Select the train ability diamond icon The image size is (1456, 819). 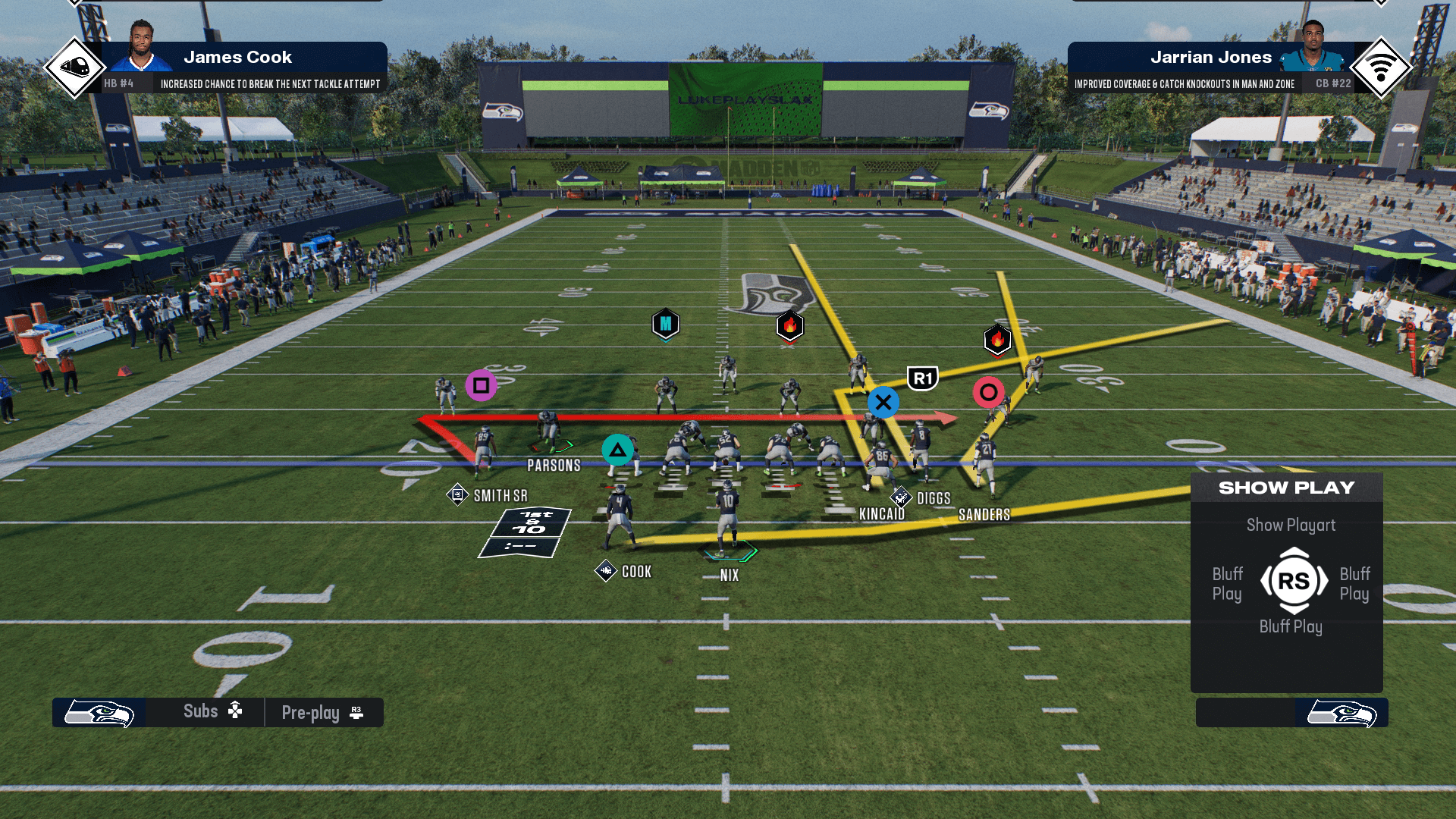click(x=74, y=67)
